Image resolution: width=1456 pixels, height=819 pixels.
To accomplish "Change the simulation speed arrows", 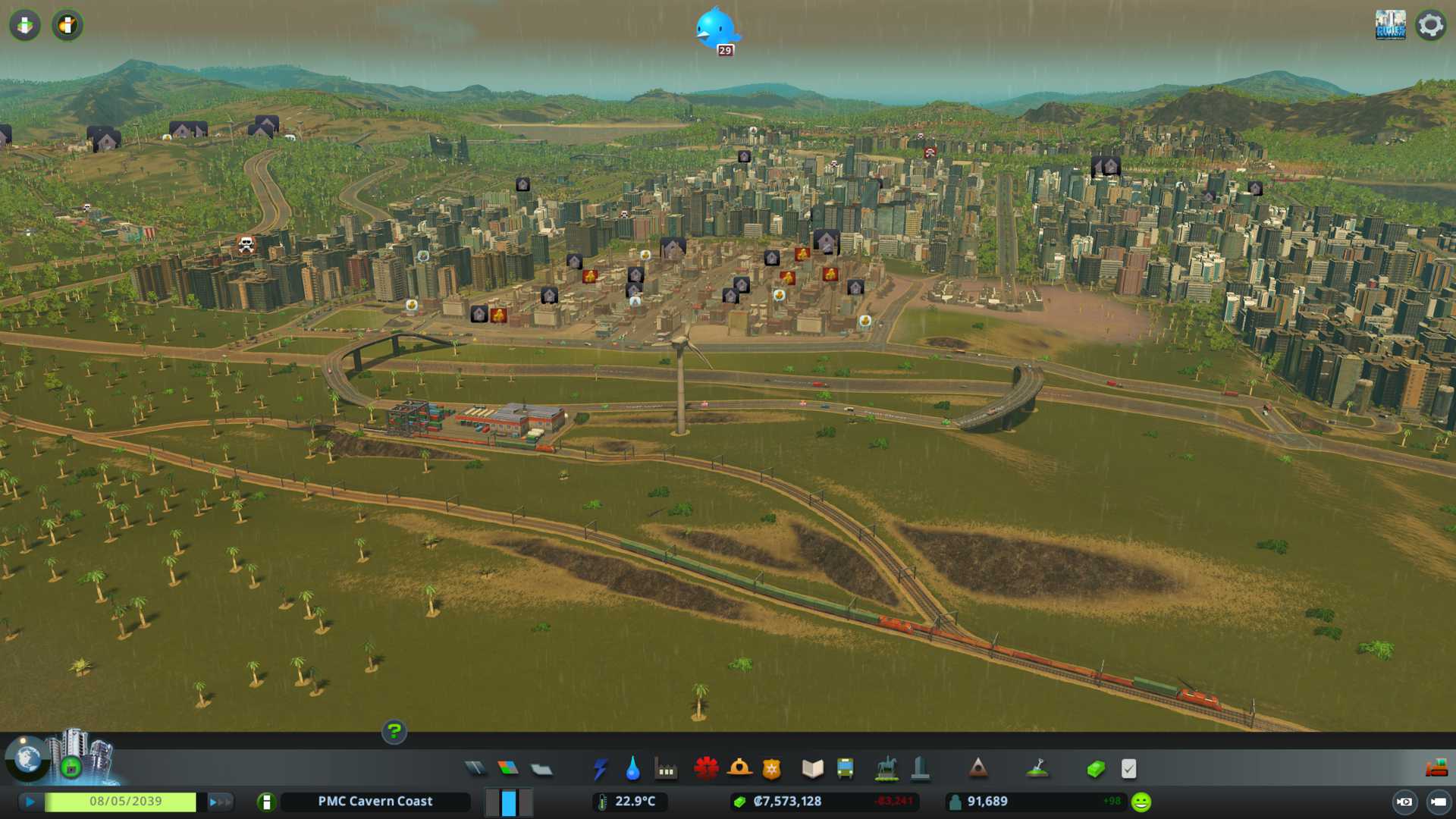I will click(x=220, y=802).
